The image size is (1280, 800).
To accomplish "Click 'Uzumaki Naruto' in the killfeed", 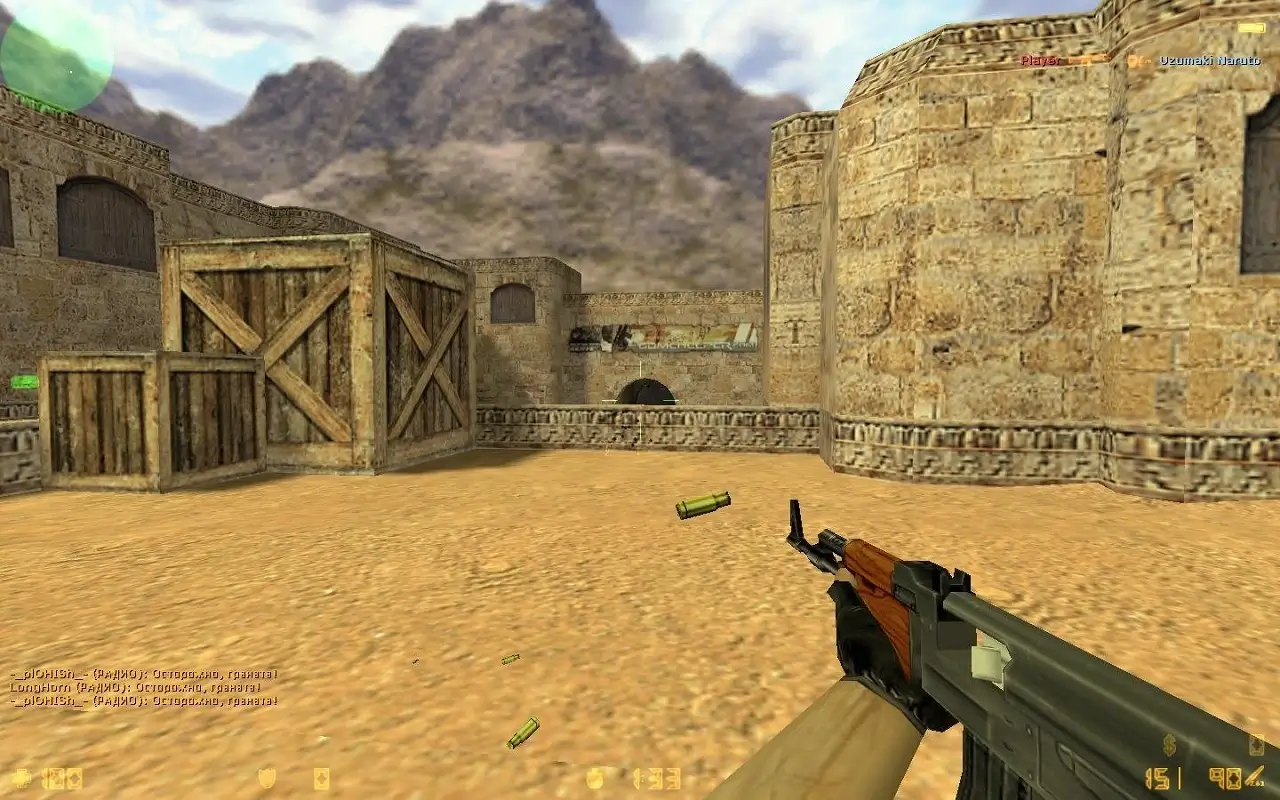I will pyautogui.click(x=1210, y=61).
